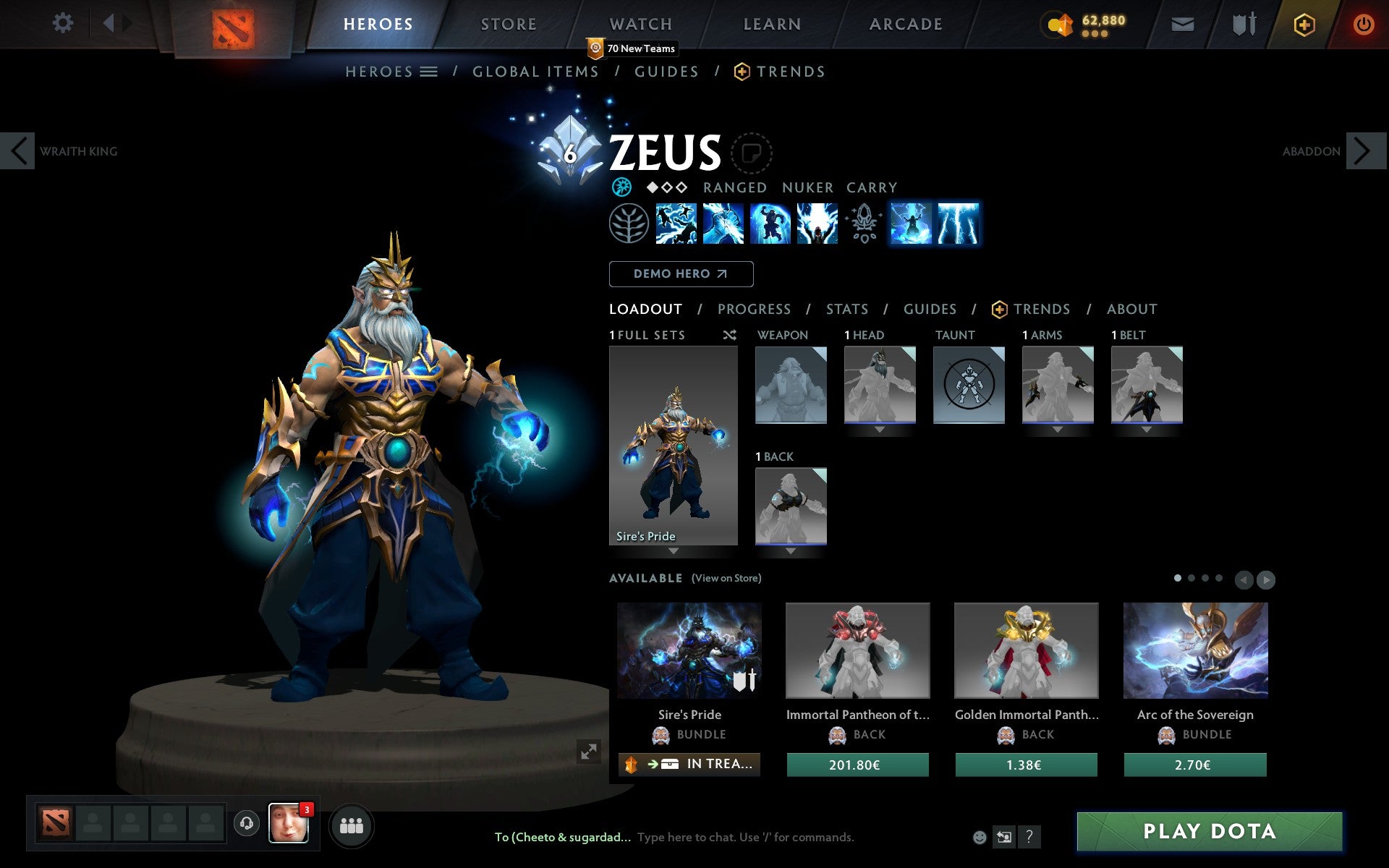The image size is (1389, 868).
Task: Toggle the shuffle icon next to Full Sets
Action: click(x=729, y=335)
